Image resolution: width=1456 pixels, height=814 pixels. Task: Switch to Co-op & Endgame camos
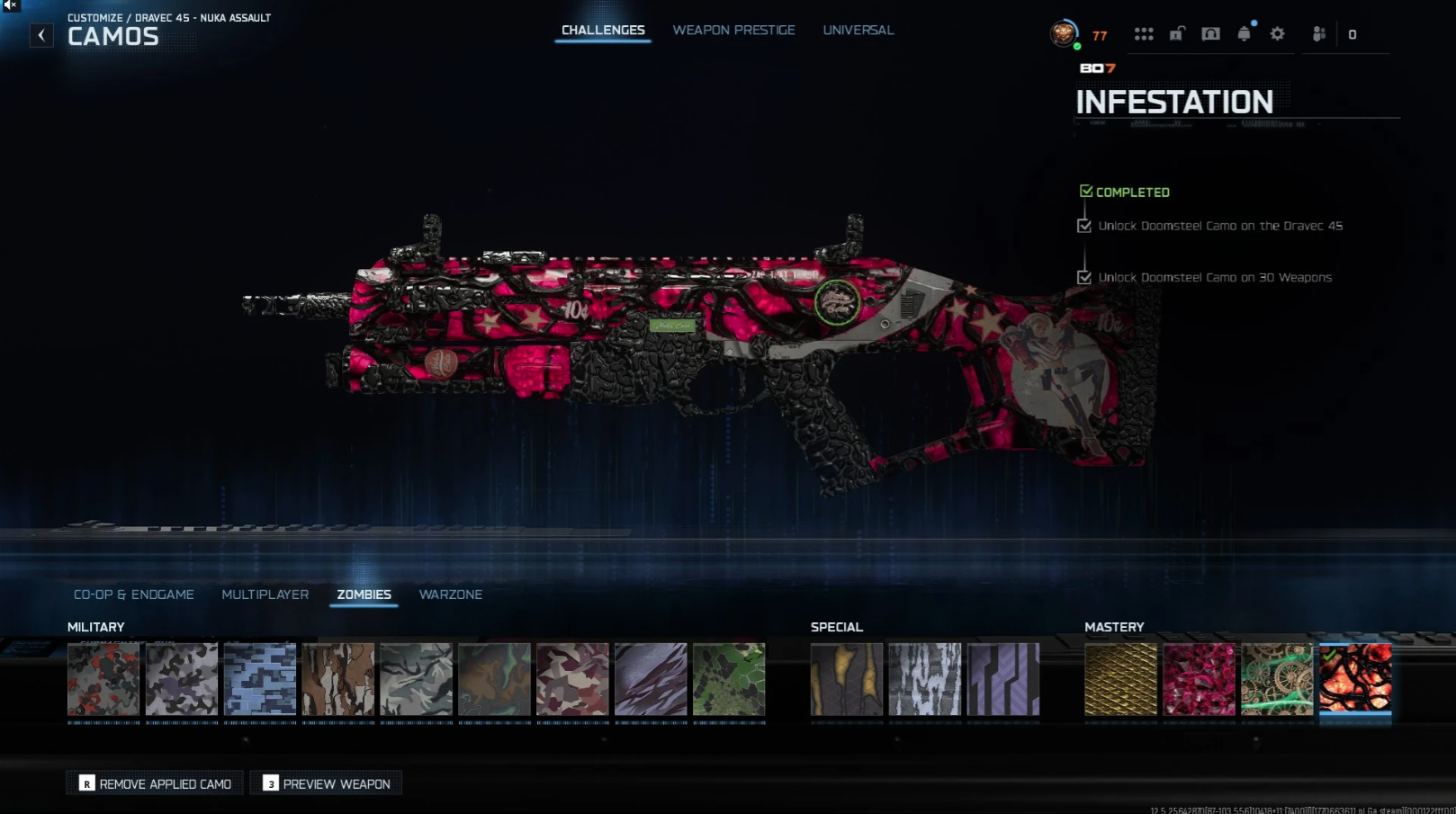click(x=134, y=595)
